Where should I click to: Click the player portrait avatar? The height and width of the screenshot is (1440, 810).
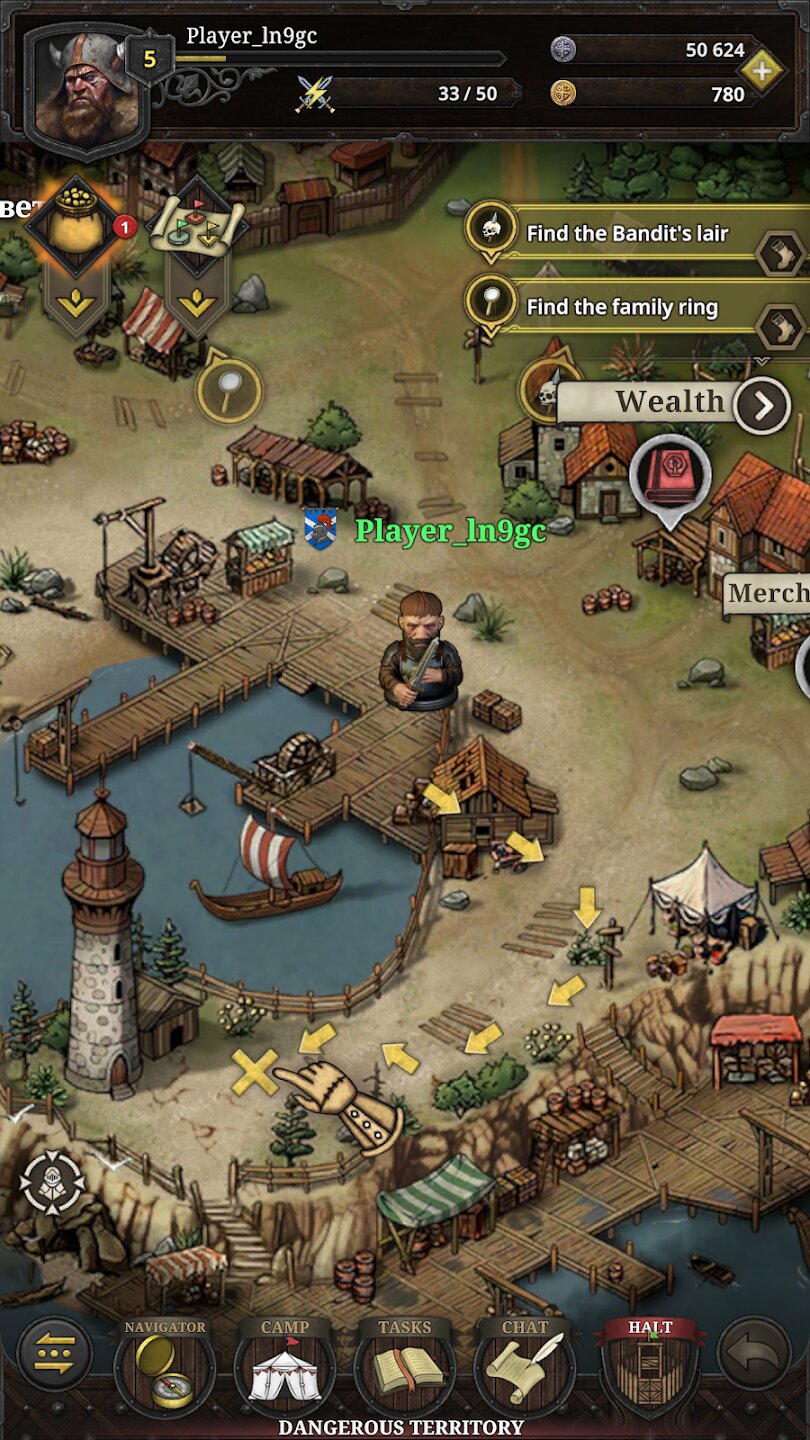coord(84,88)
